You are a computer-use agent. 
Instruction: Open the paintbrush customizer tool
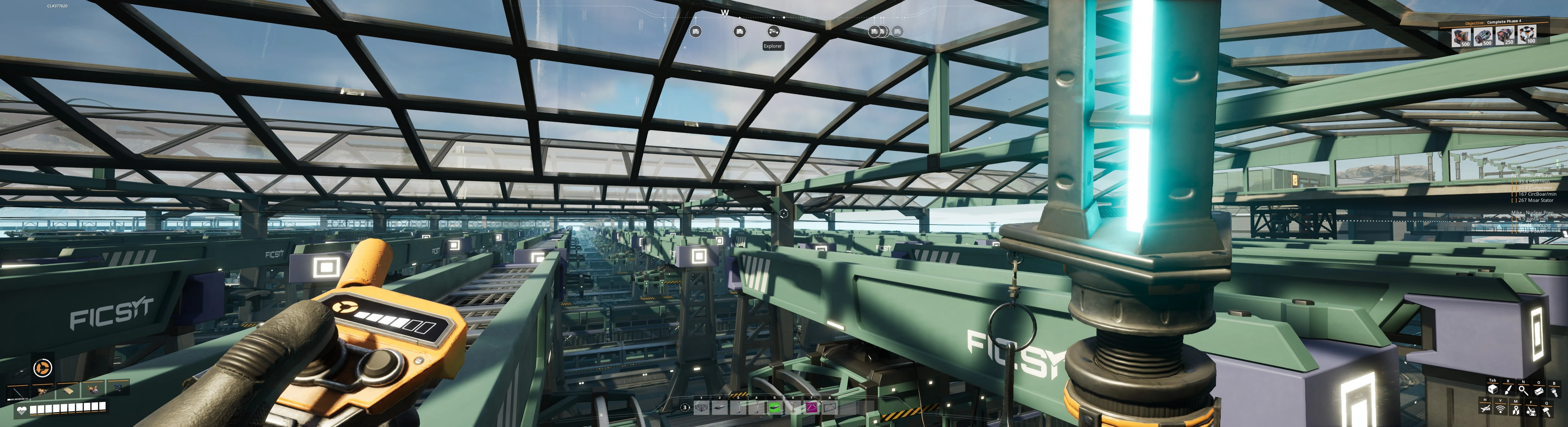(x=1508, y=390)
